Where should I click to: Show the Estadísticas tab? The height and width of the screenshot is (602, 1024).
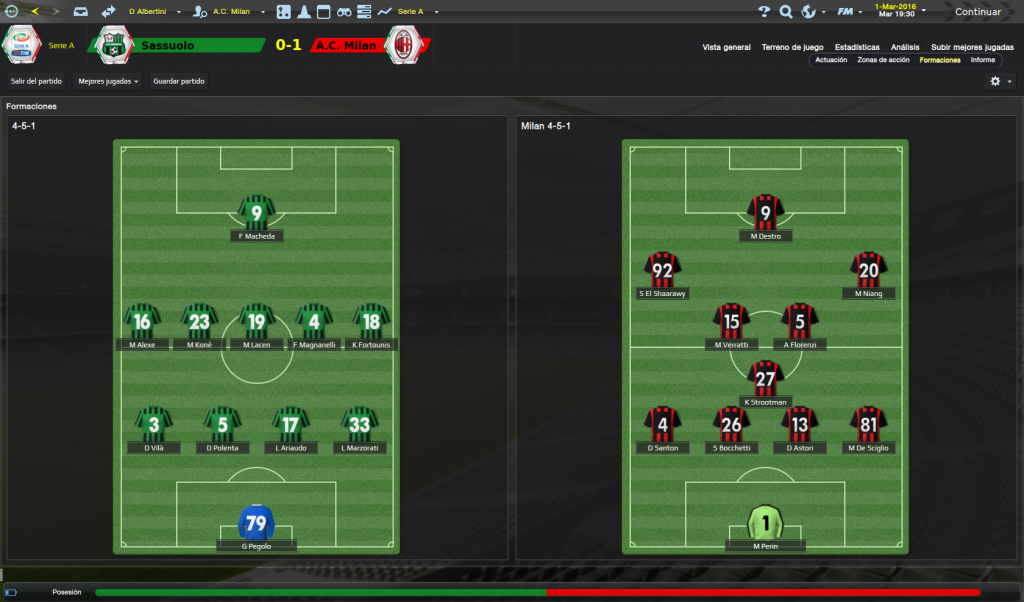point(857,47)
